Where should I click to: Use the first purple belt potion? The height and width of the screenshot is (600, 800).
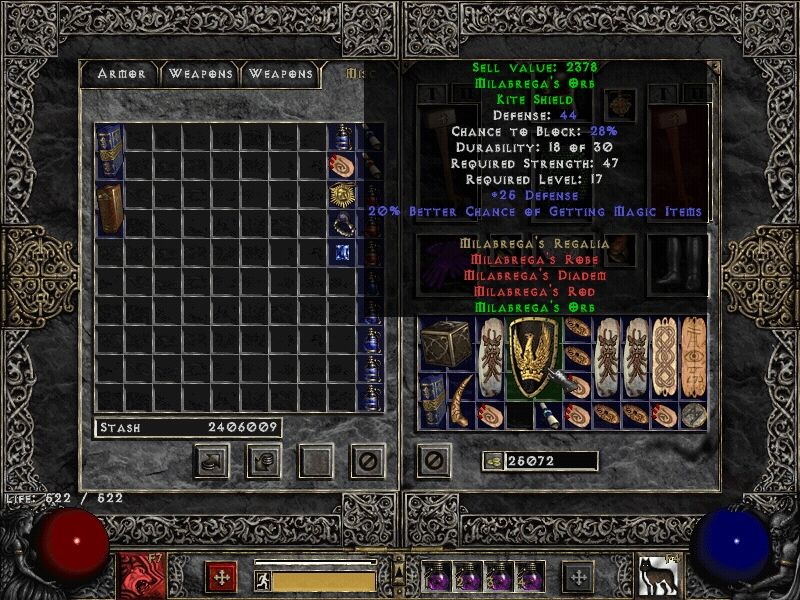coord(436,577)
